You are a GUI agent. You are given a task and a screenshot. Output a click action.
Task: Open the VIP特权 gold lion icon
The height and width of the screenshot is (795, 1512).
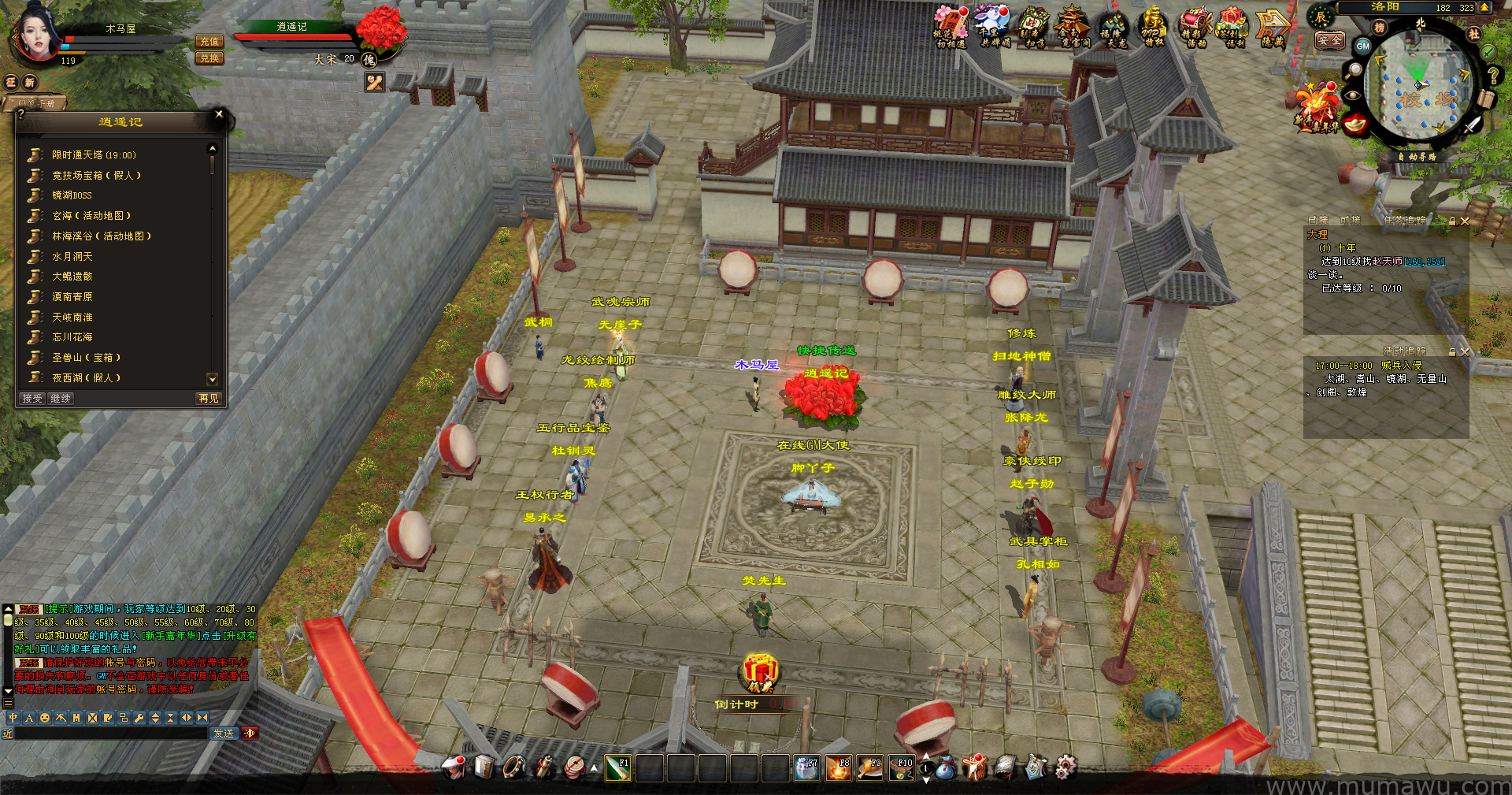pyautogui.click(x=1153, y=27)
